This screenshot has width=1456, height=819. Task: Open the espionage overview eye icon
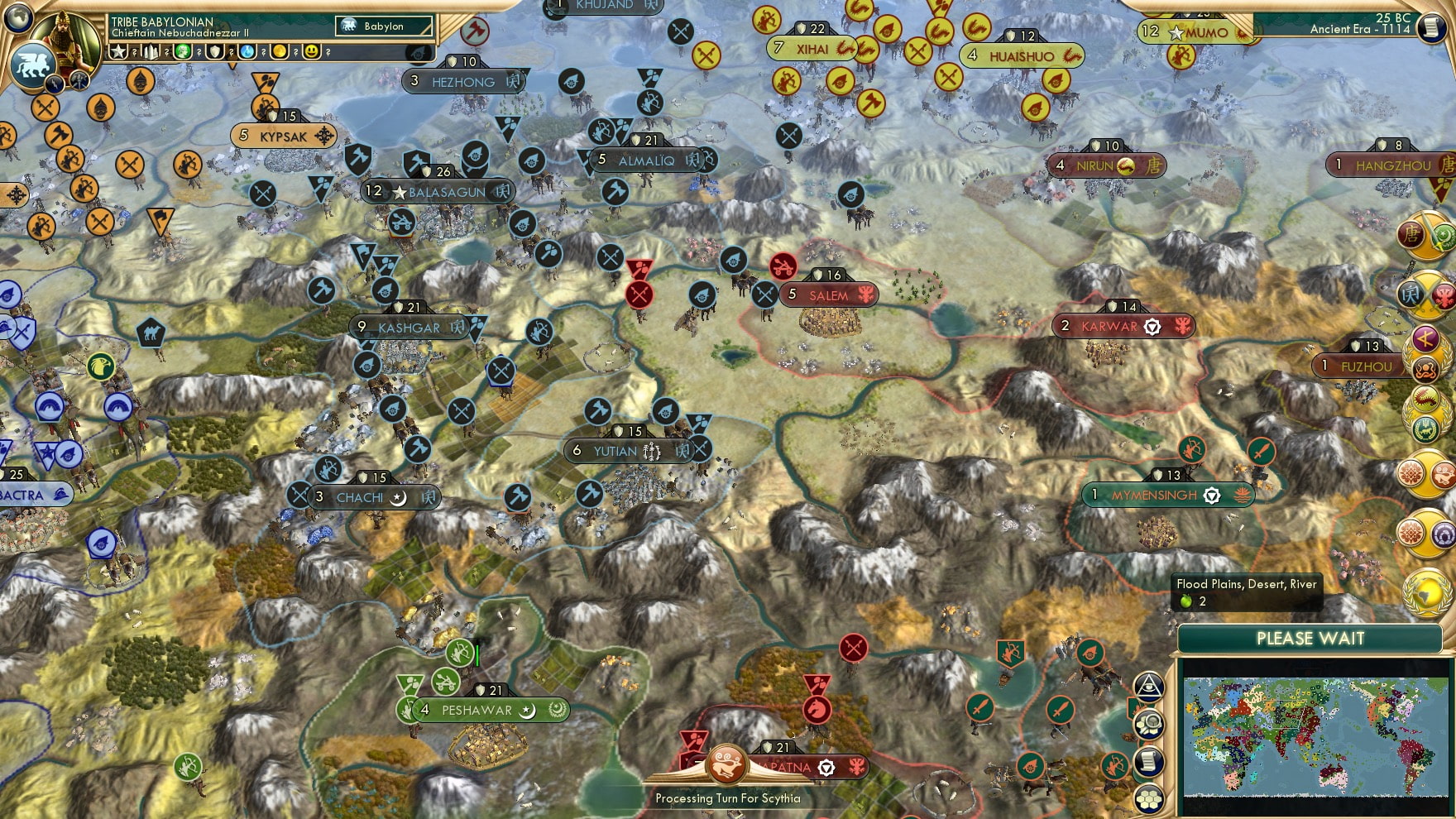[1150, 686]
